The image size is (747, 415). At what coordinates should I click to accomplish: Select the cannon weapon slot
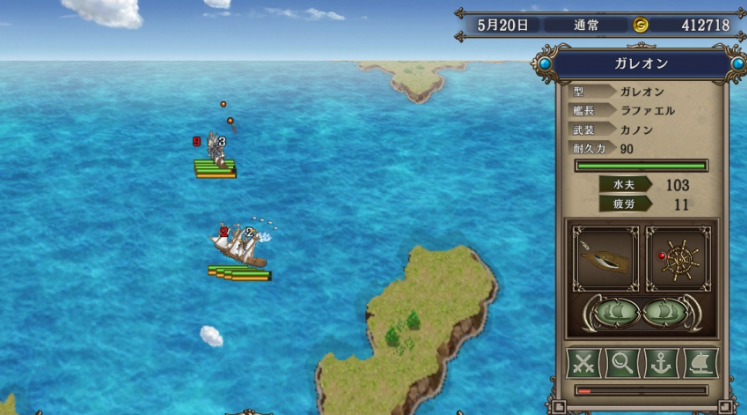point(605,259)
